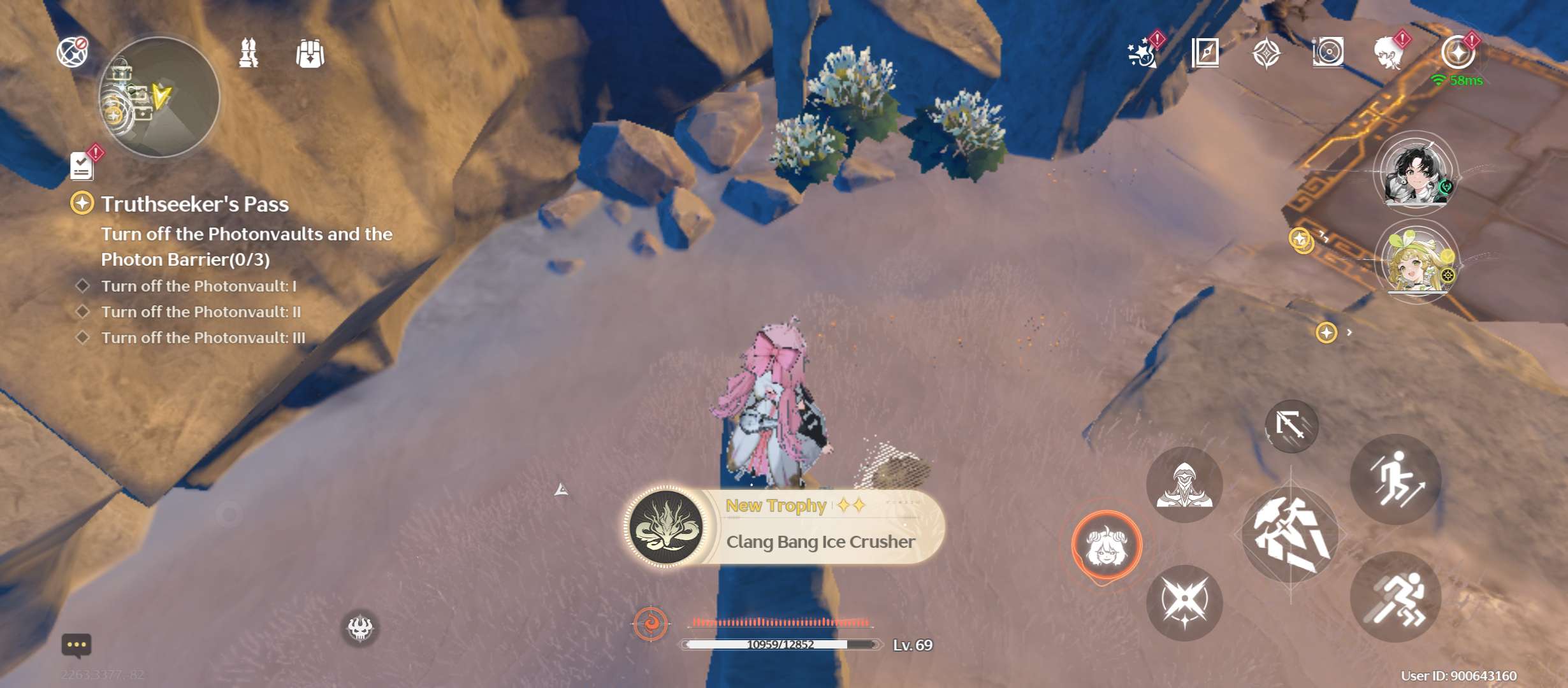Activate the orange-ringed echo skill

[x=1107, y=545]
